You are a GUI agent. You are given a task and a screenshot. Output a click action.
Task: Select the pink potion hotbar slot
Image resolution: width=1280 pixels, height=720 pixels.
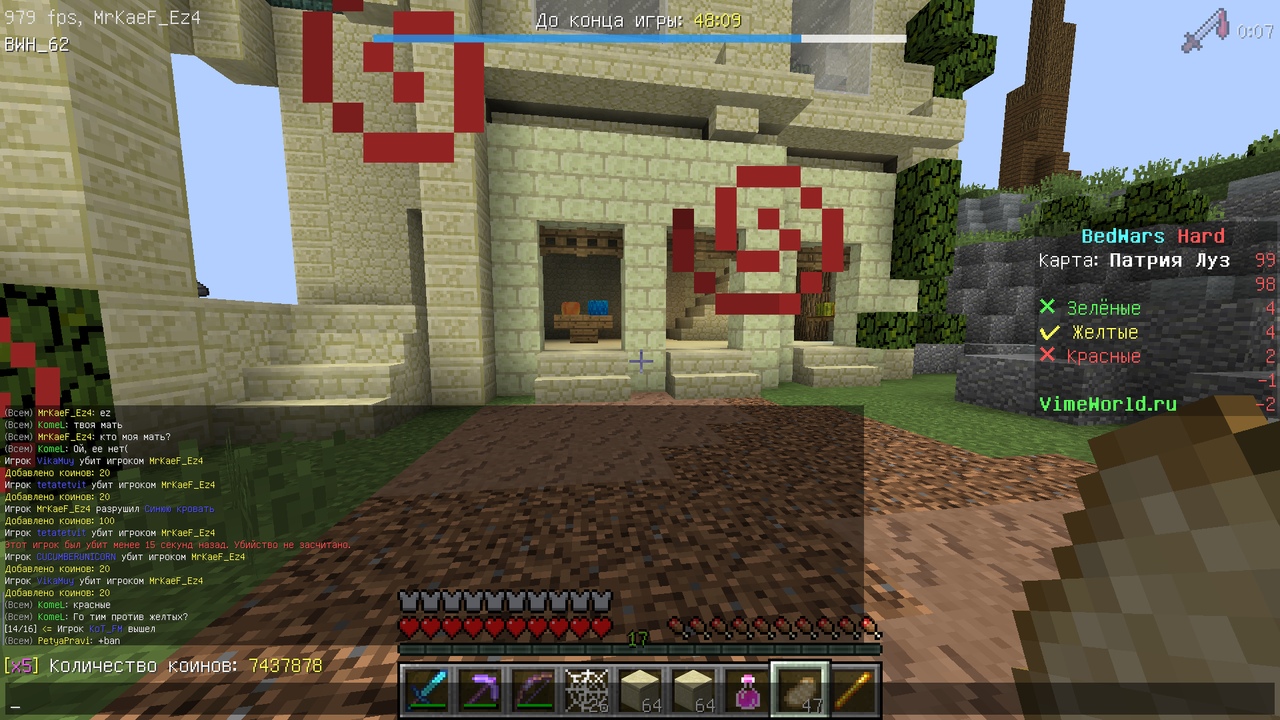point(746,691)
